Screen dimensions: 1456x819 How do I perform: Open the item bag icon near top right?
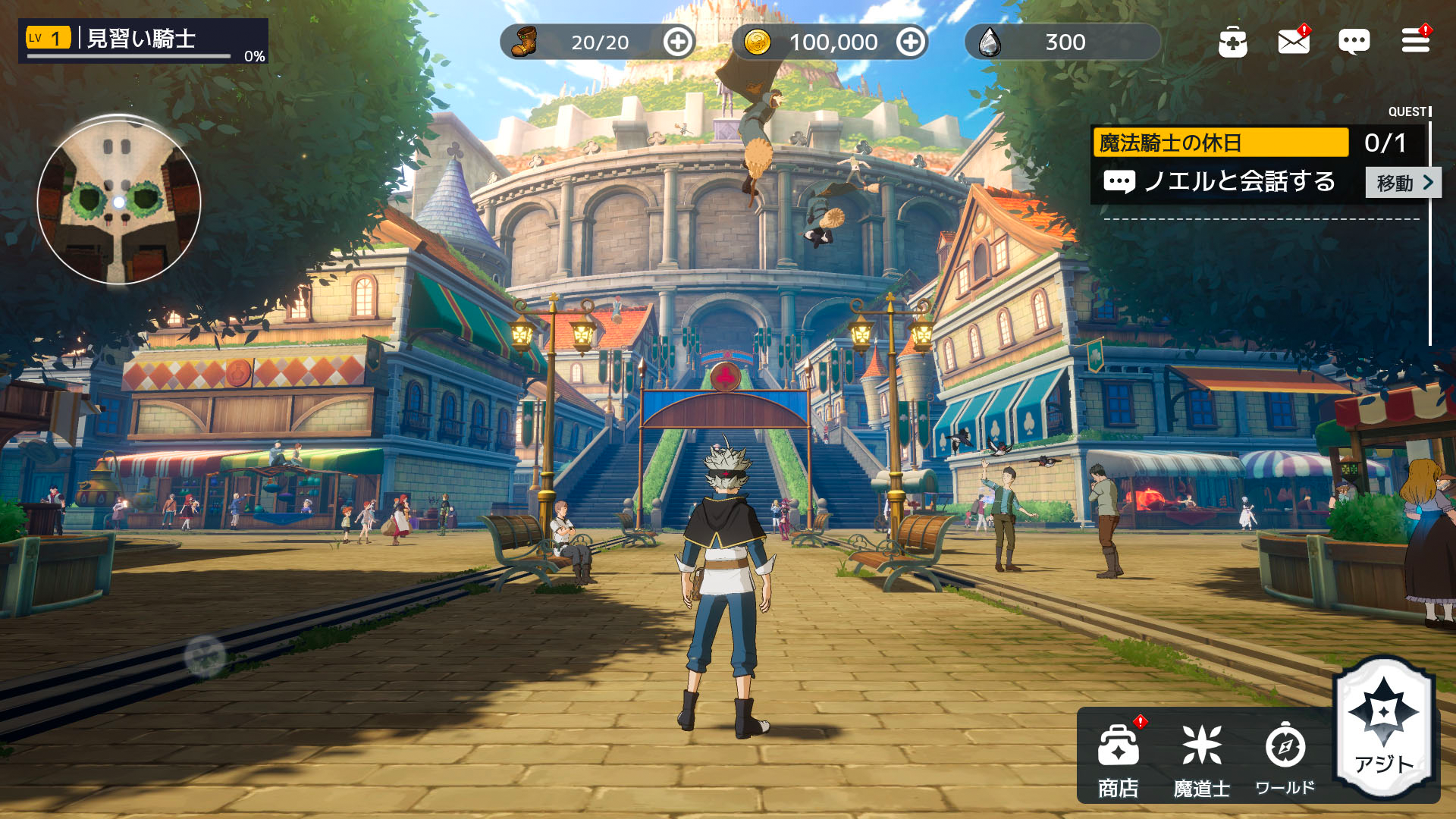click(x=1234, y=42)
